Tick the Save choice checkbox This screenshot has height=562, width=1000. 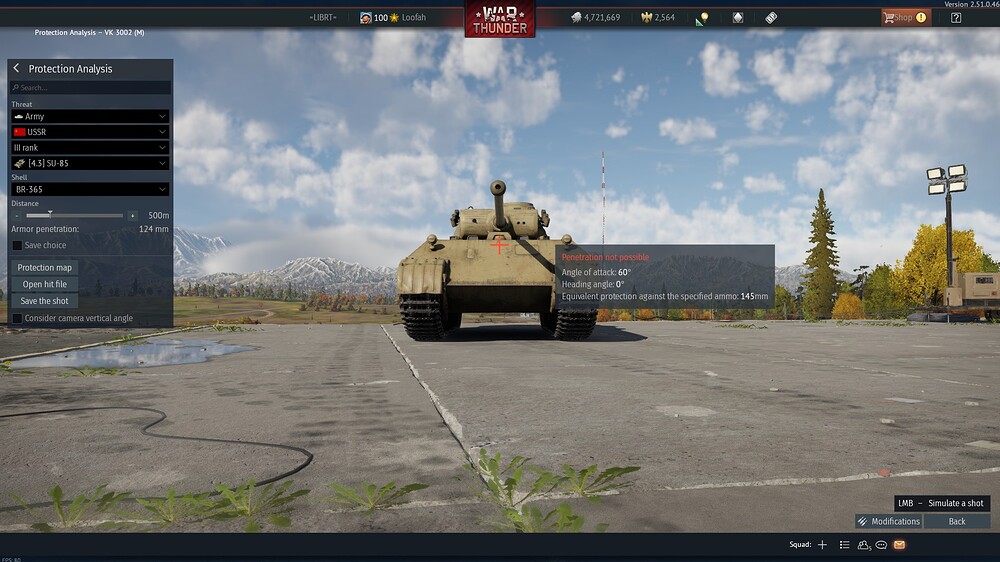(17, 245)
